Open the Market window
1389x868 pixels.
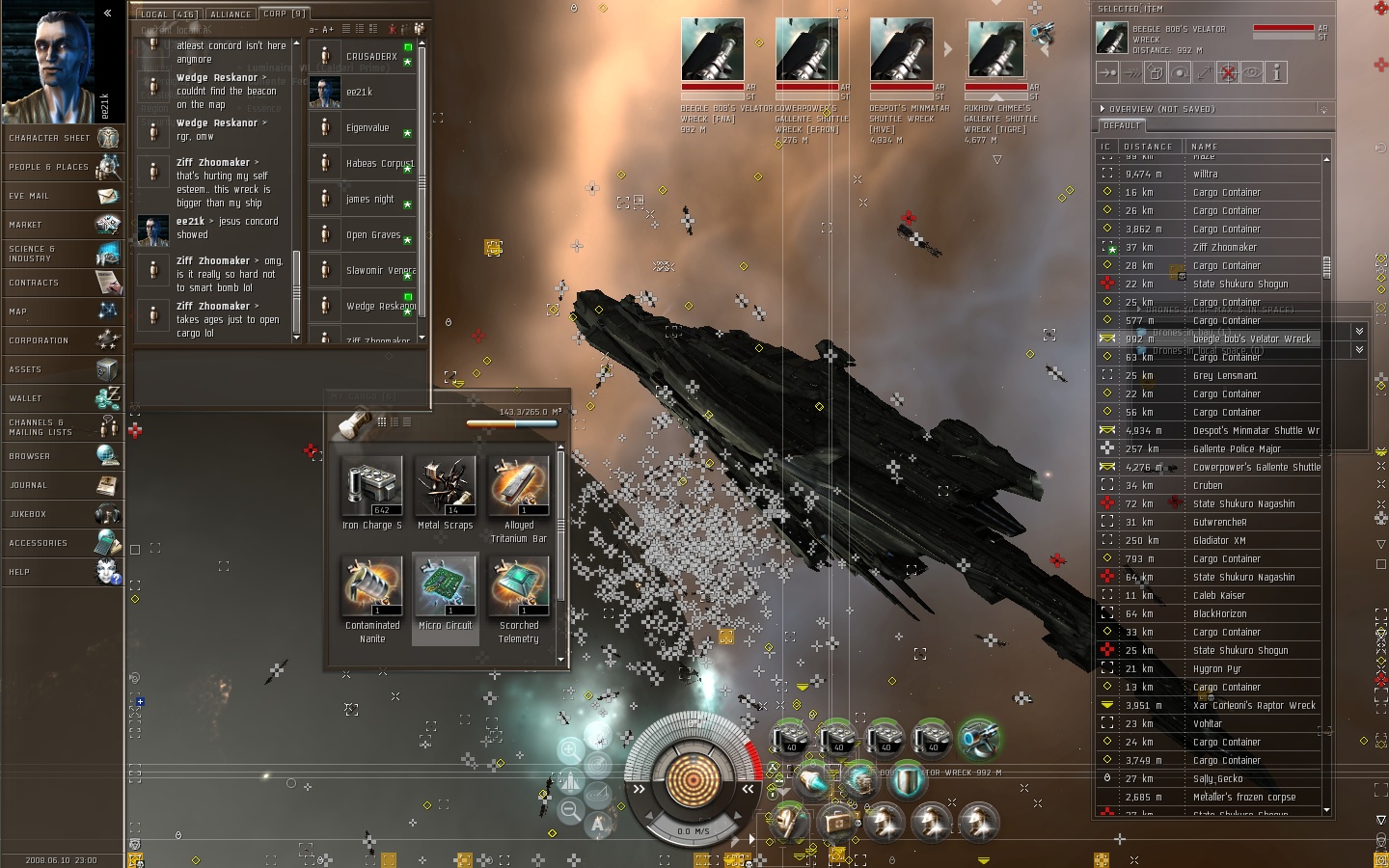pos(63,225)
